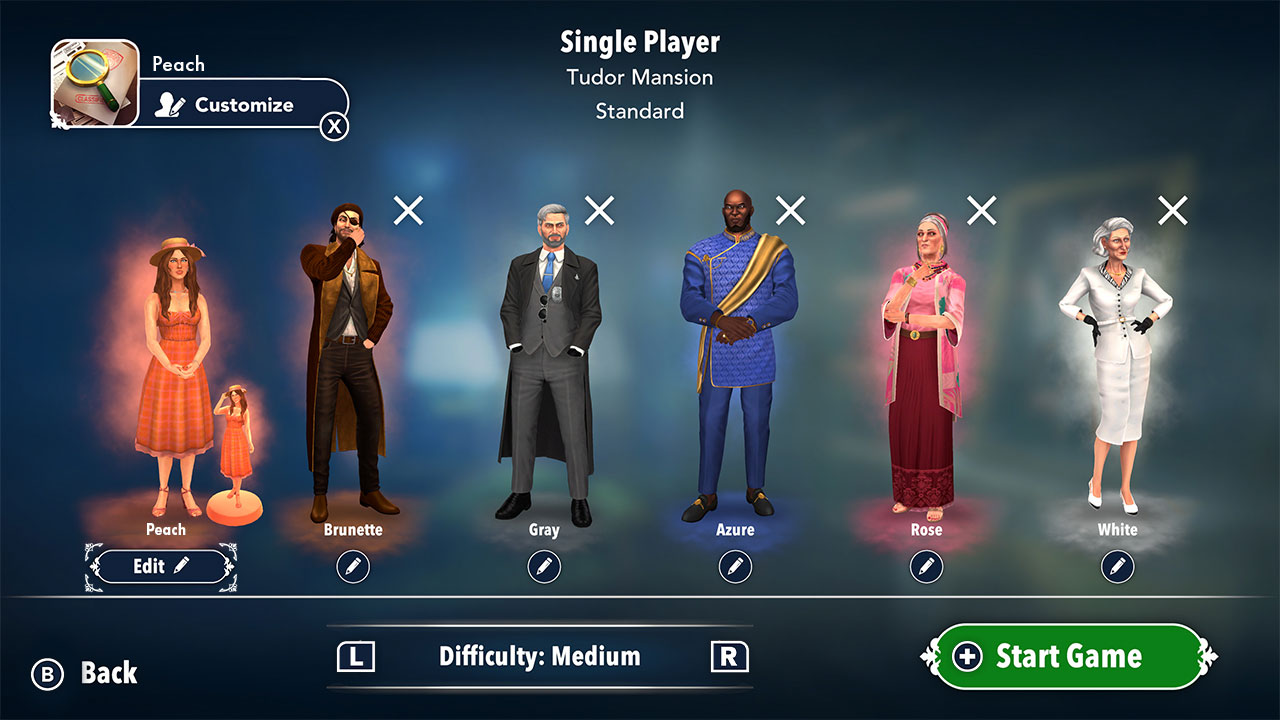1280x720 pixels.
Task: Click the pencil icon under Azure
Action: 735,565
